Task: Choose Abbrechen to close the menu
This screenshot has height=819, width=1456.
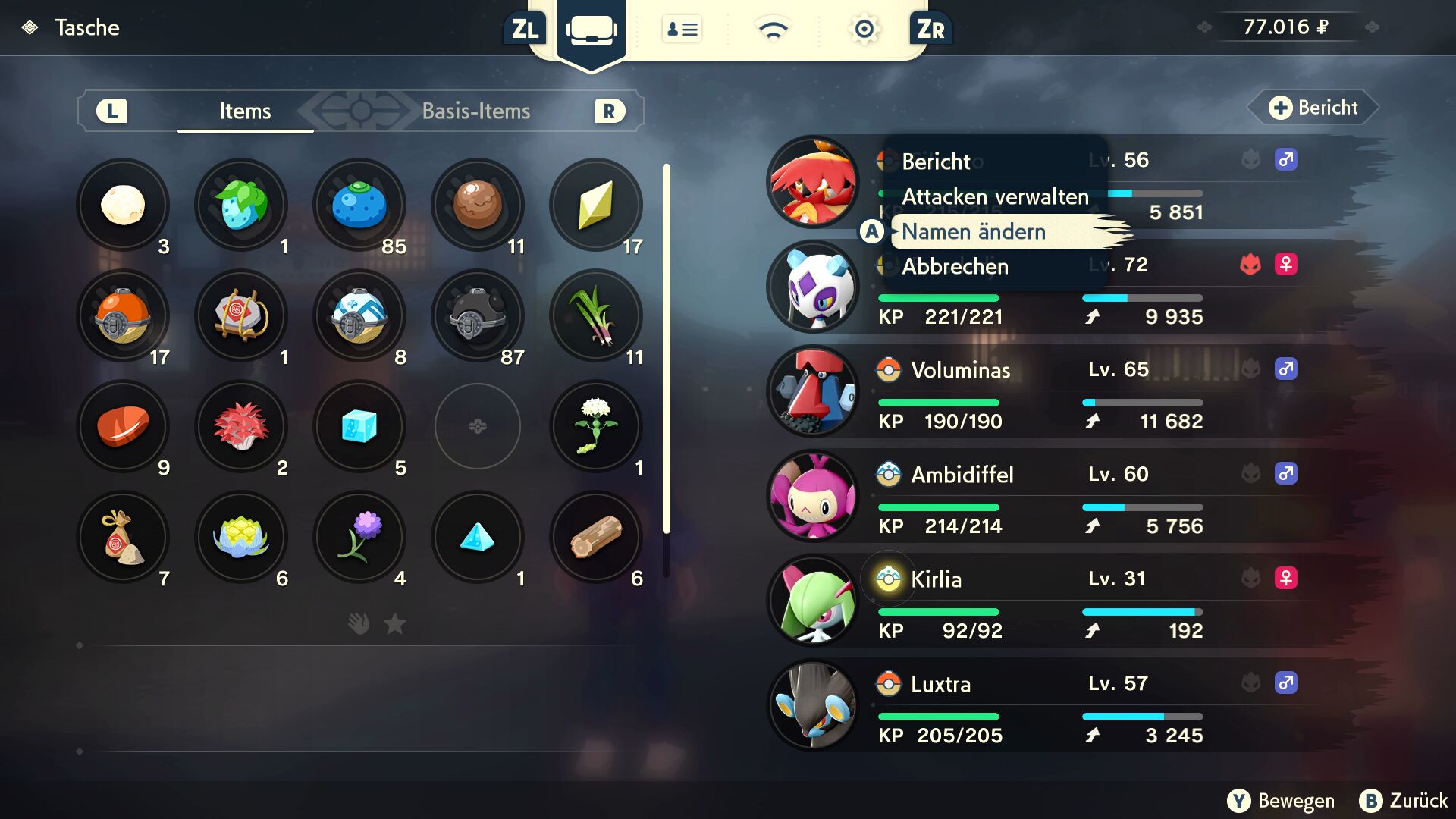Action: 955,266
